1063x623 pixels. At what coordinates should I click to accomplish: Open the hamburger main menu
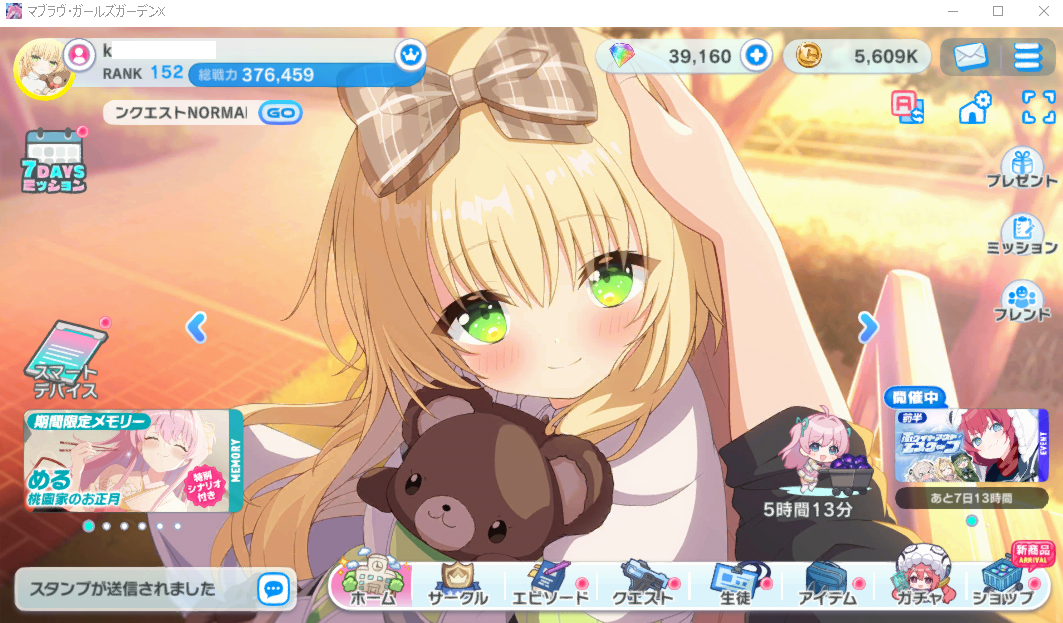pyautogui.click(x=1027, y=56)
